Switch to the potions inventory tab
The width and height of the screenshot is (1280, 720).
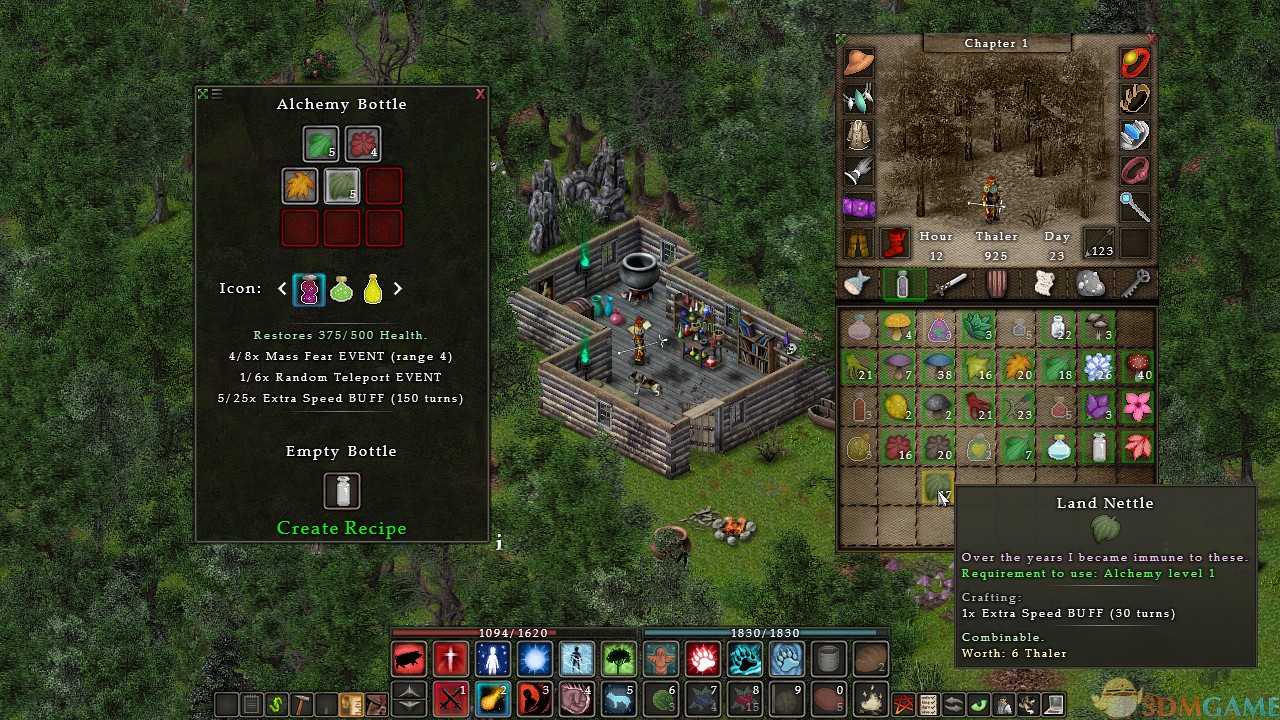pos(902,284)
